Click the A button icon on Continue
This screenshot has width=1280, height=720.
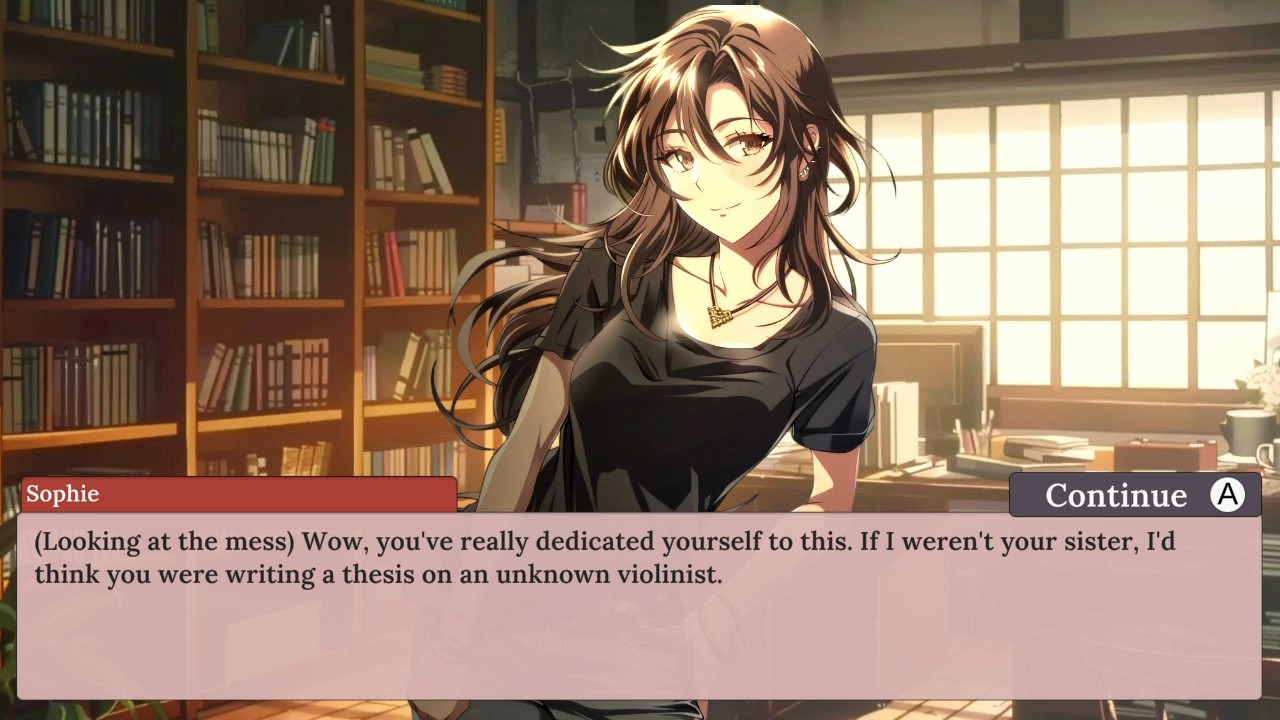pos(1227,495)
